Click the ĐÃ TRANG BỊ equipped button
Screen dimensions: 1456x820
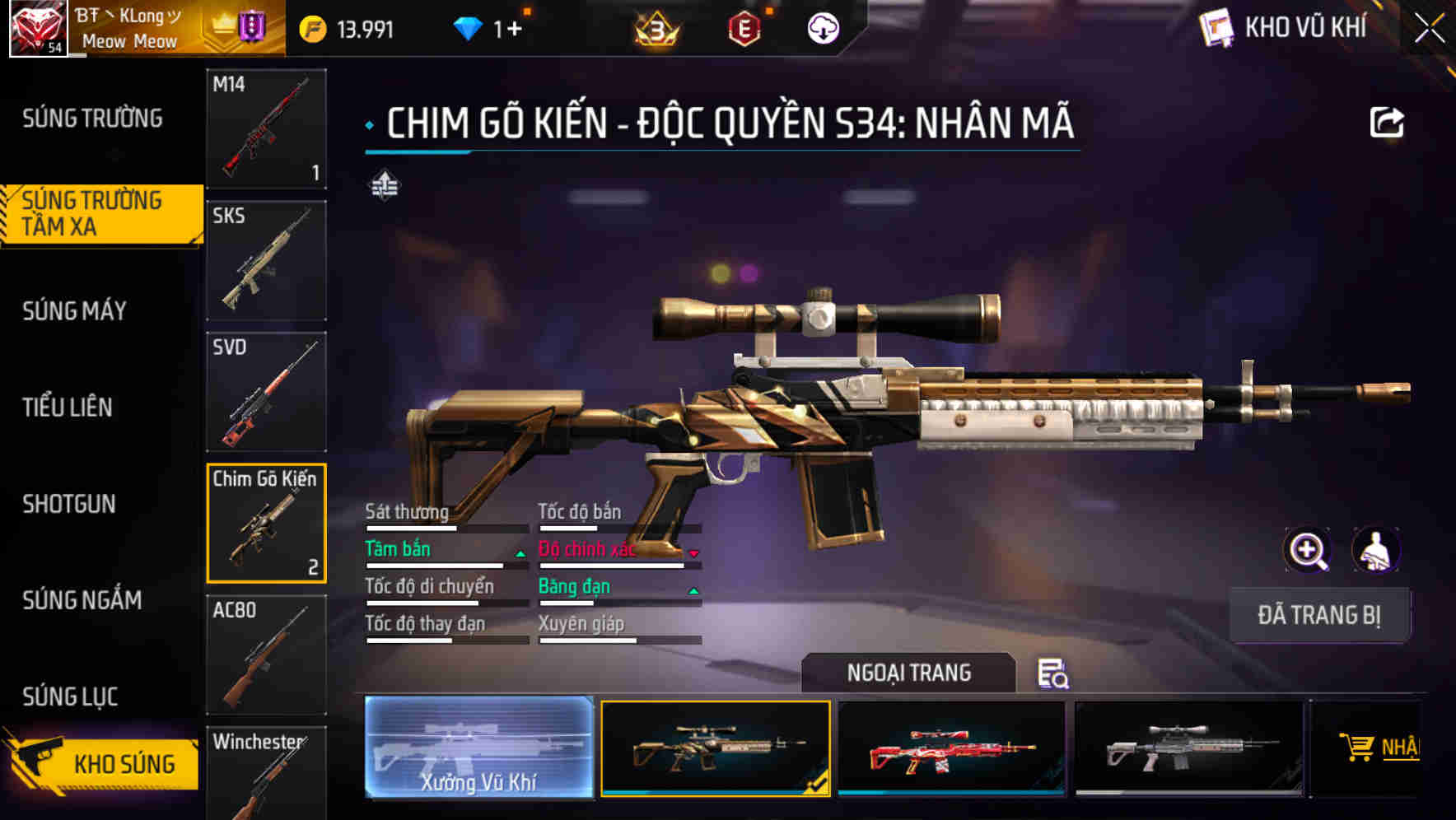(x=1320, y=615)
